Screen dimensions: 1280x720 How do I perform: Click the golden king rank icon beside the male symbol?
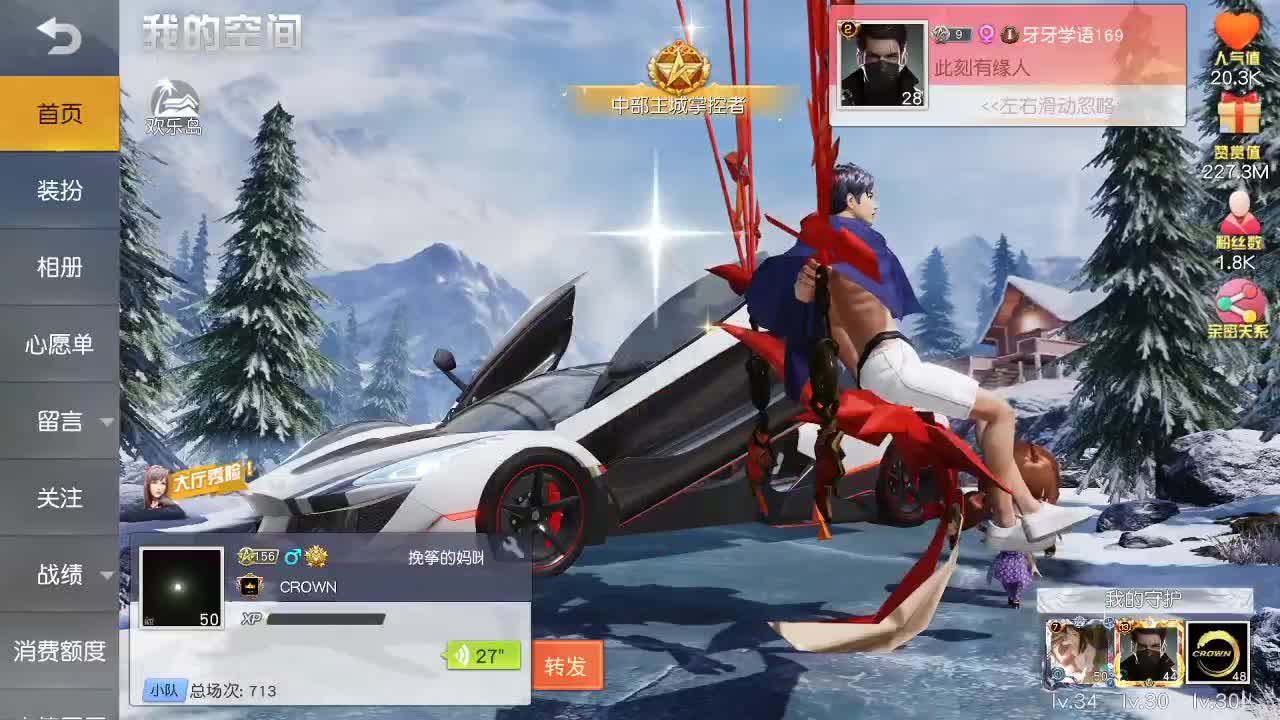tap(315, 559)
